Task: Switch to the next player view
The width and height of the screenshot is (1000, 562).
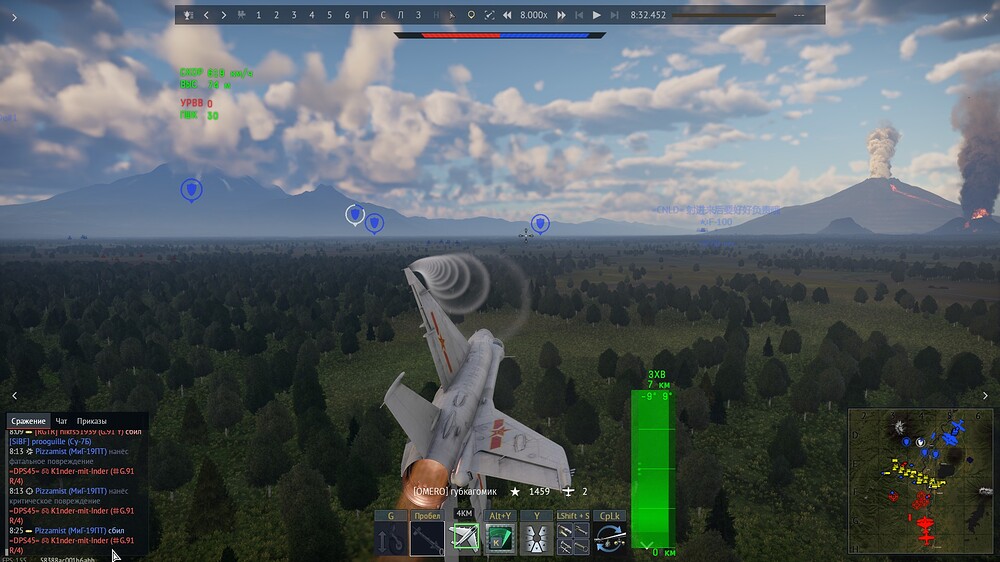Action: coord(223,15)
